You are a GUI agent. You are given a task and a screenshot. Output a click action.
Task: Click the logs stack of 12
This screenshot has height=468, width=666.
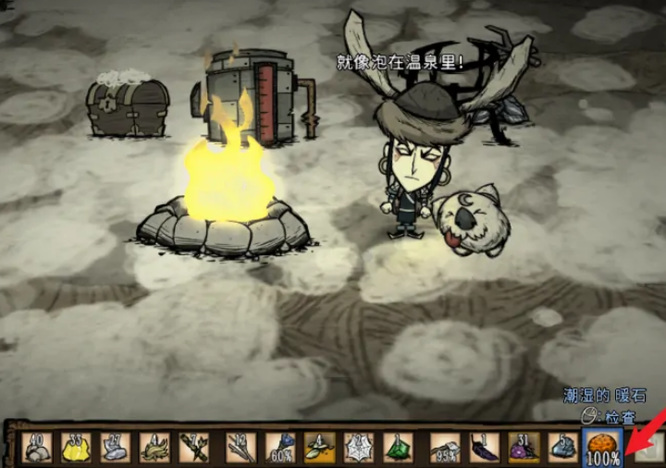[240, 446]
